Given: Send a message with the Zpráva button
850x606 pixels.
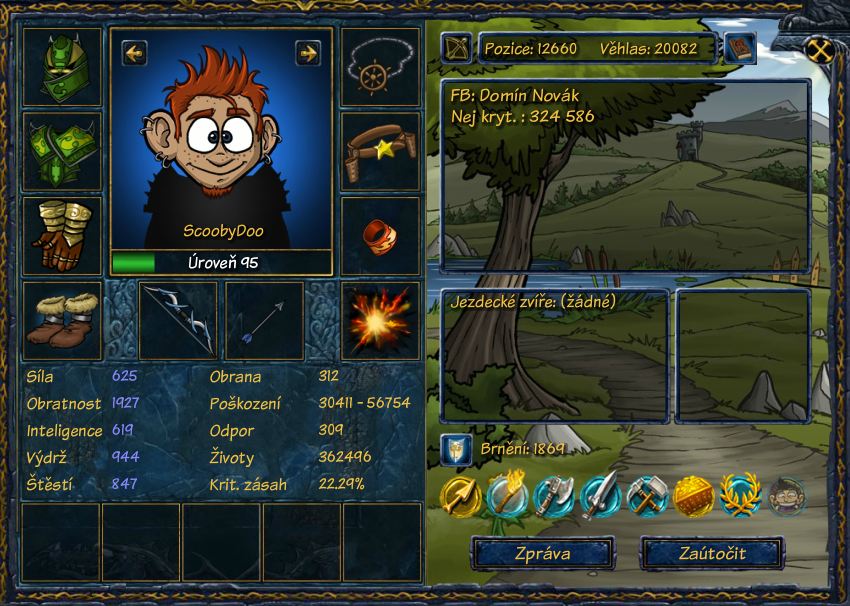Looking at the screenshot, I should tap(543, 553).
